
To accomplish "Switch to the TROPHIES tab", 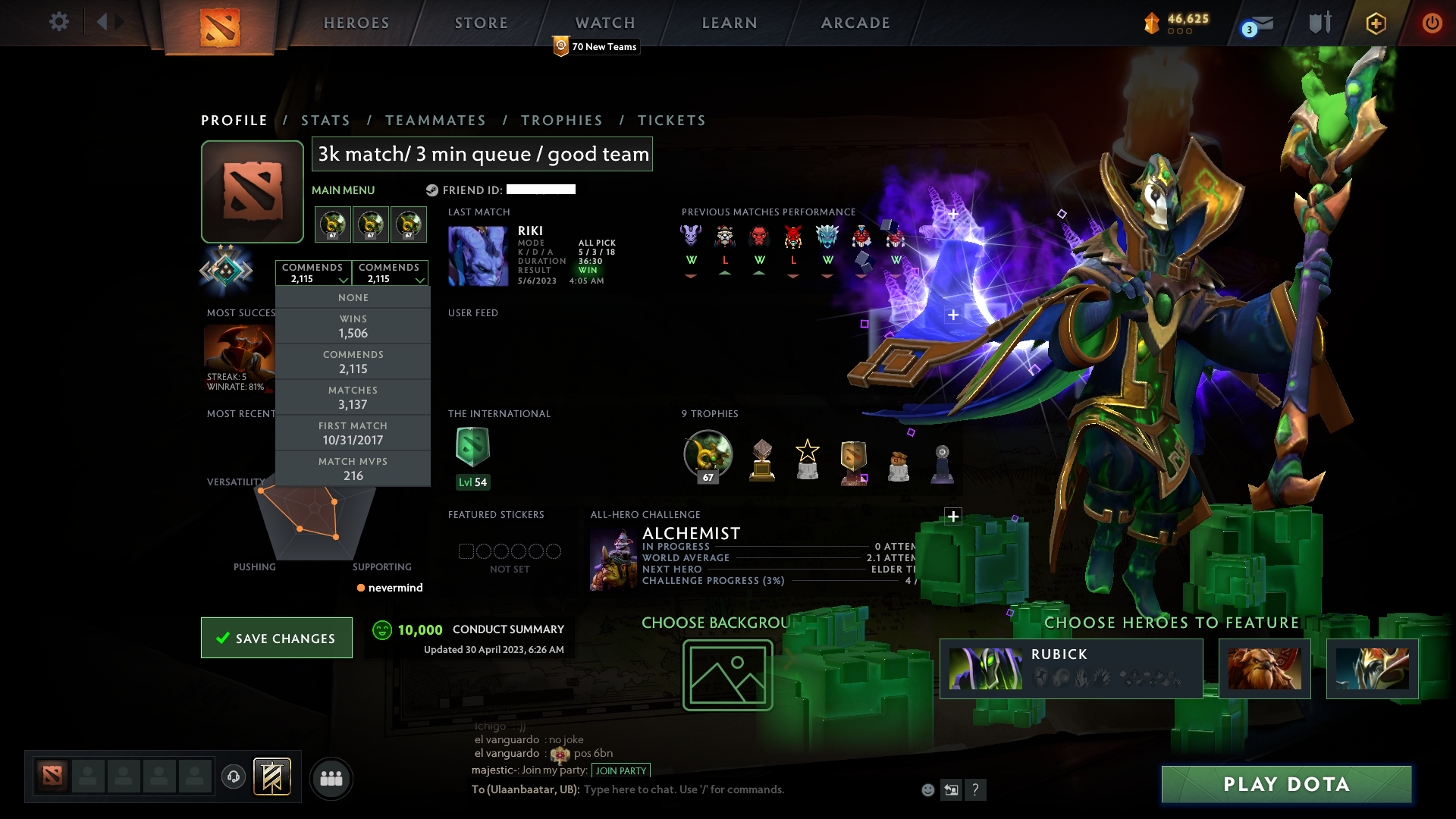I will click(561, 120).
